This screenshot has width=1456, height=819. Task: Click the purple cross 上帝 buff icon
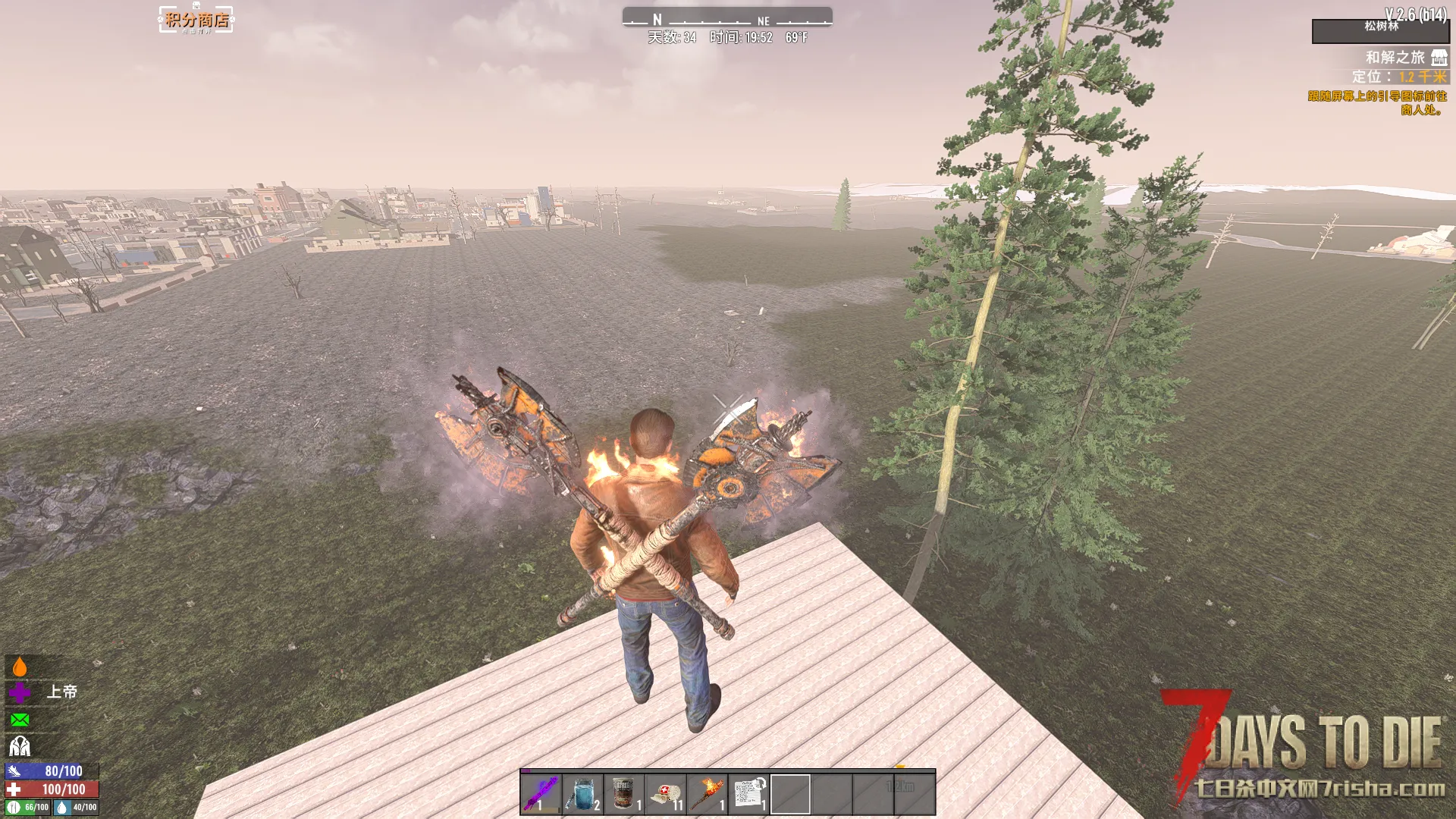[20, 692]
